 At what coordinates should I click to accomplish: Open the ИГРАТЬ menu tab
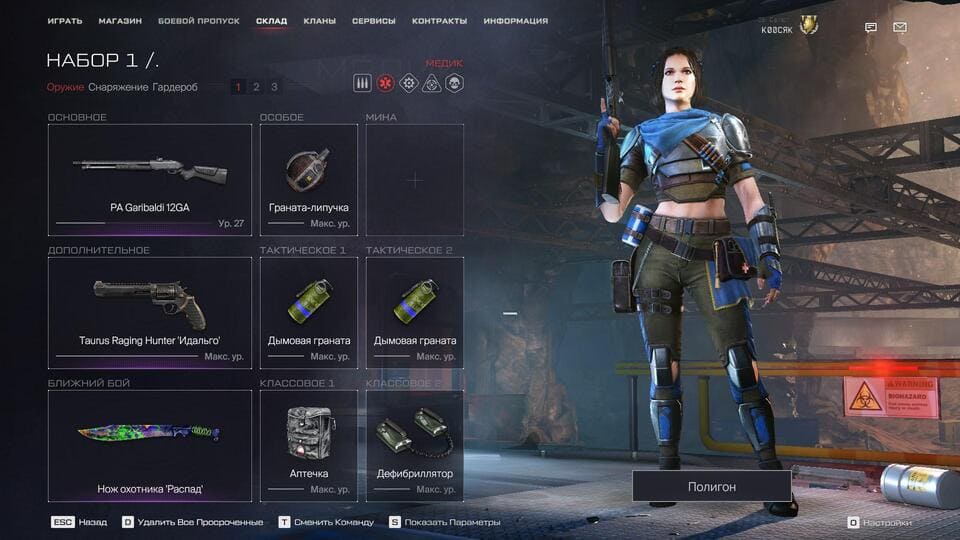click(65, 21)
